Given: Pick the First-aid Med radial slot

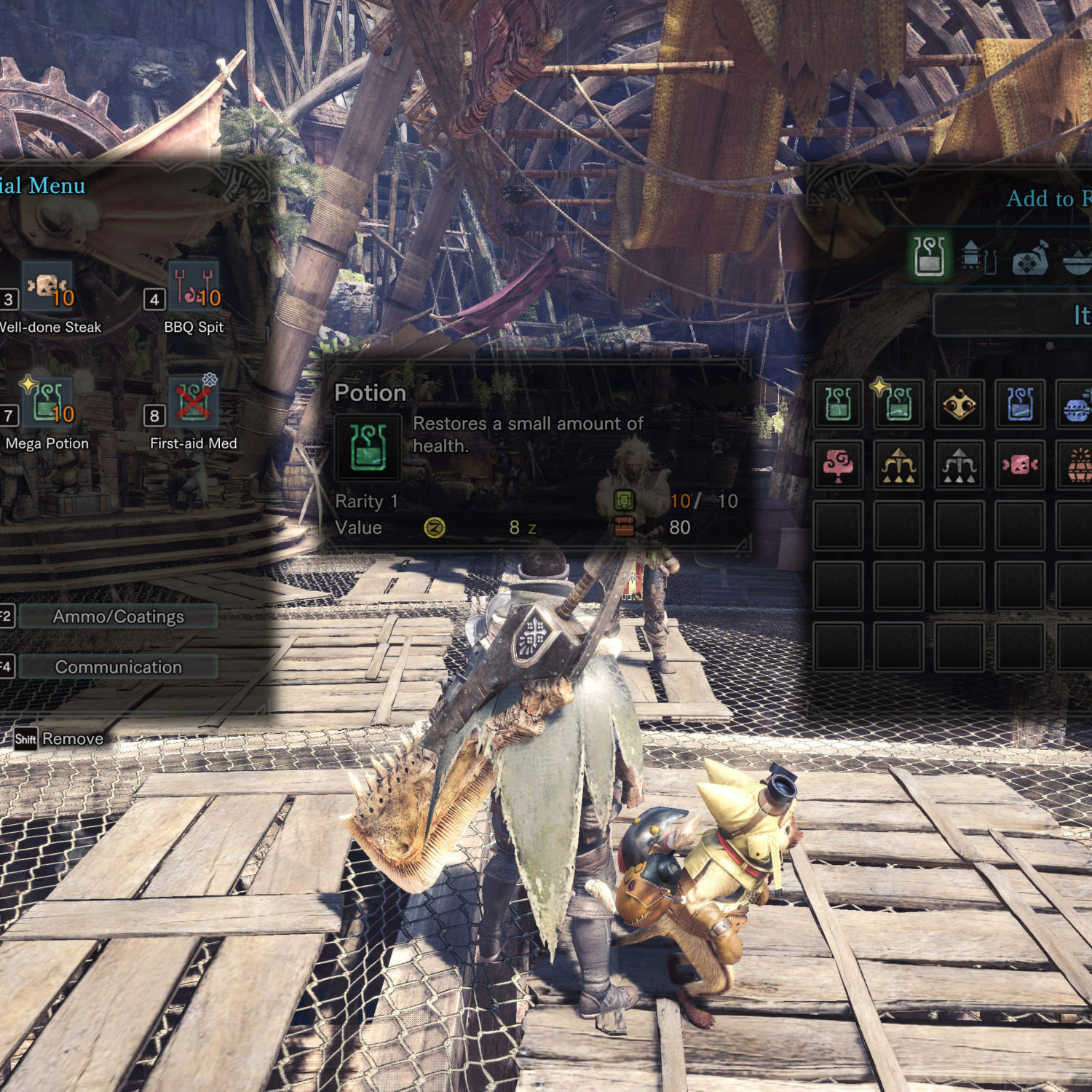Looking at the screenshot, I should (194, 403).
